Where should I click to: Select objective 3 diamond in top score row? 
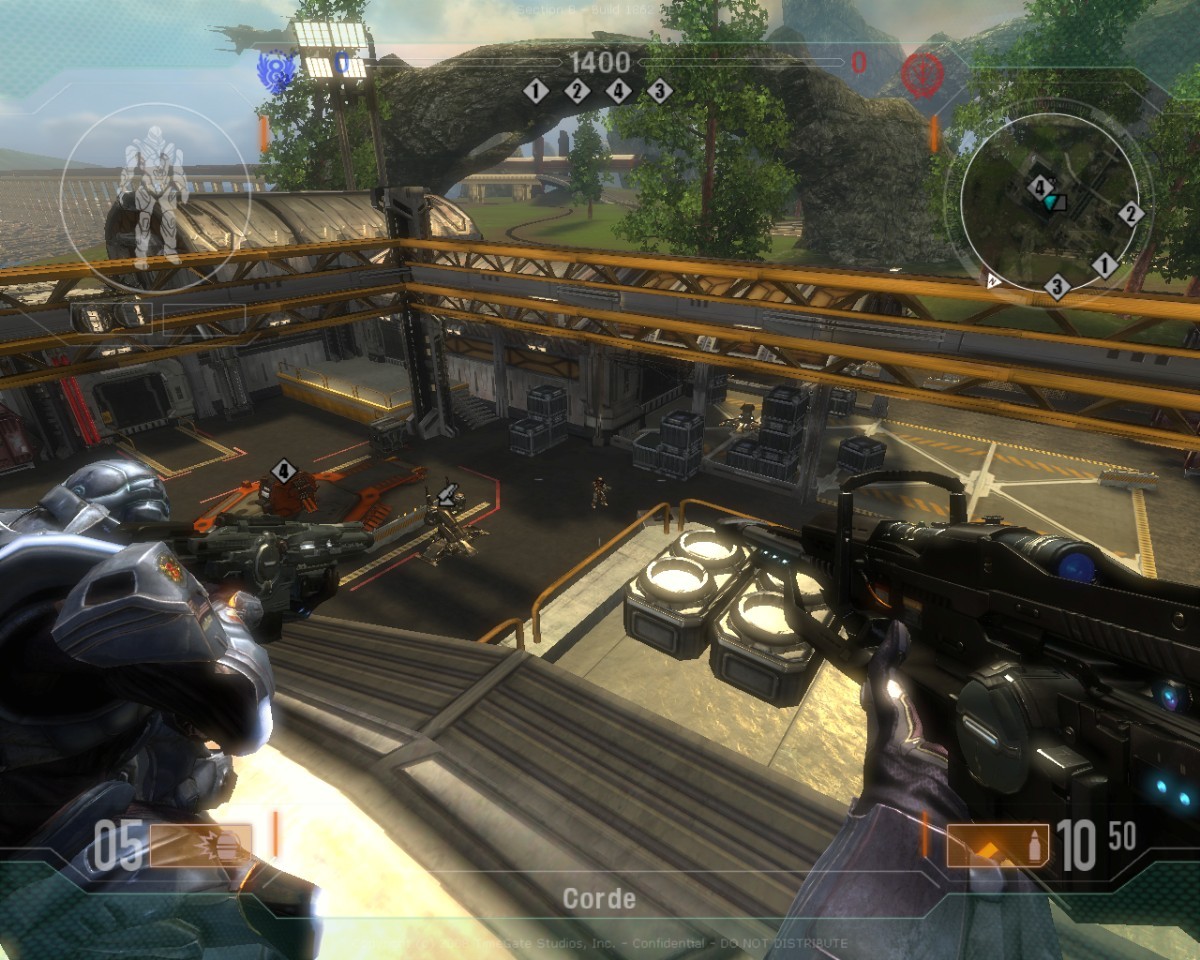pyautogui.click(x=659, y=92)
